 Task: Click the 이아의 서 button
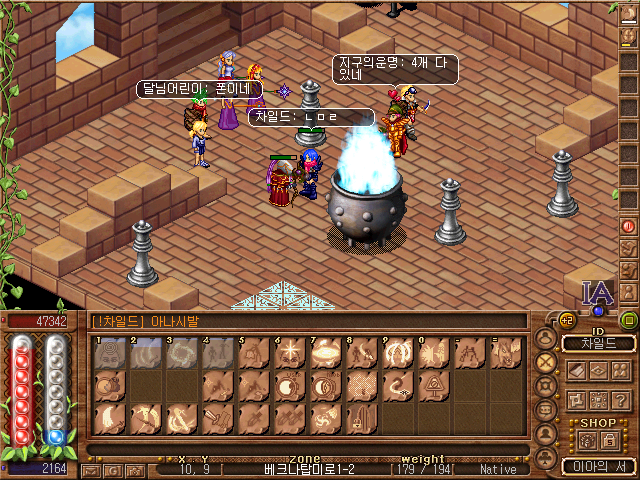[597, 466]
